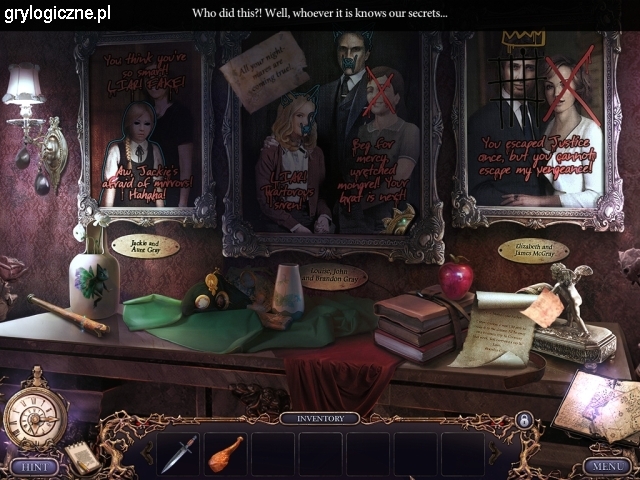
Task: Click the Inventory label tab
Action: 319,418
